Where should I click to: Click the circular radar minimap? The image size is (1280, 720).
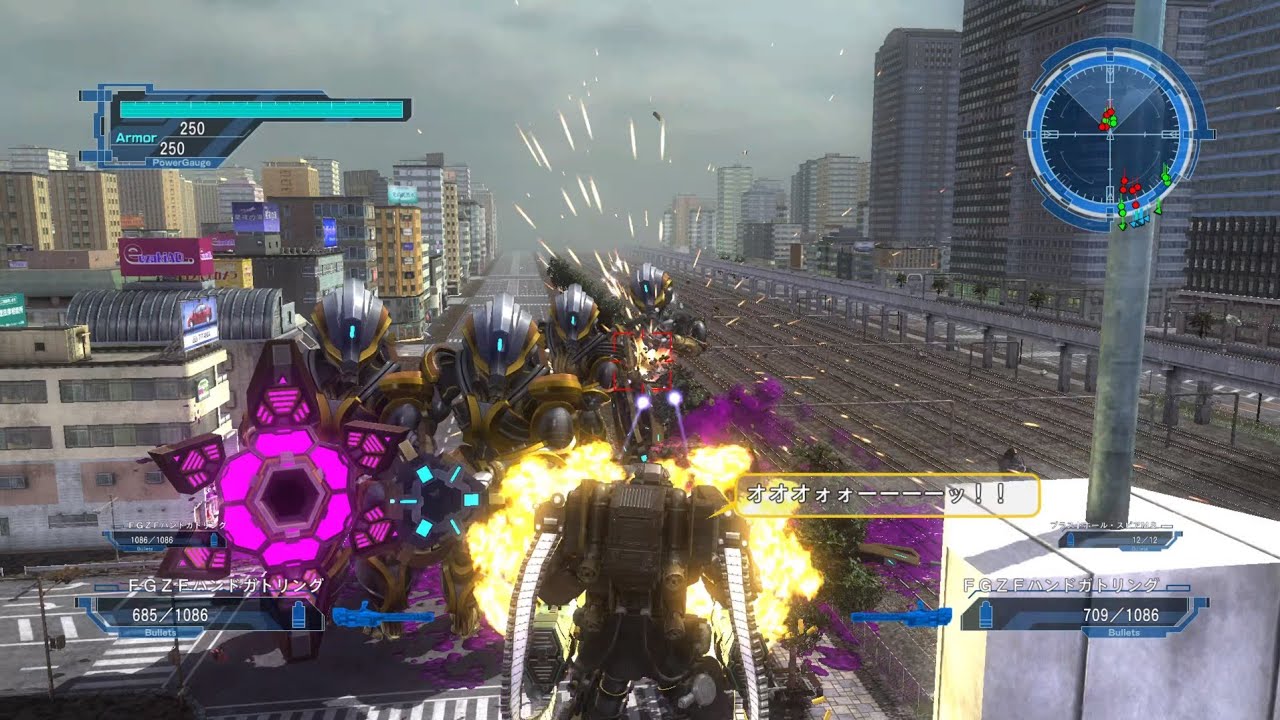pos(1110,133)
